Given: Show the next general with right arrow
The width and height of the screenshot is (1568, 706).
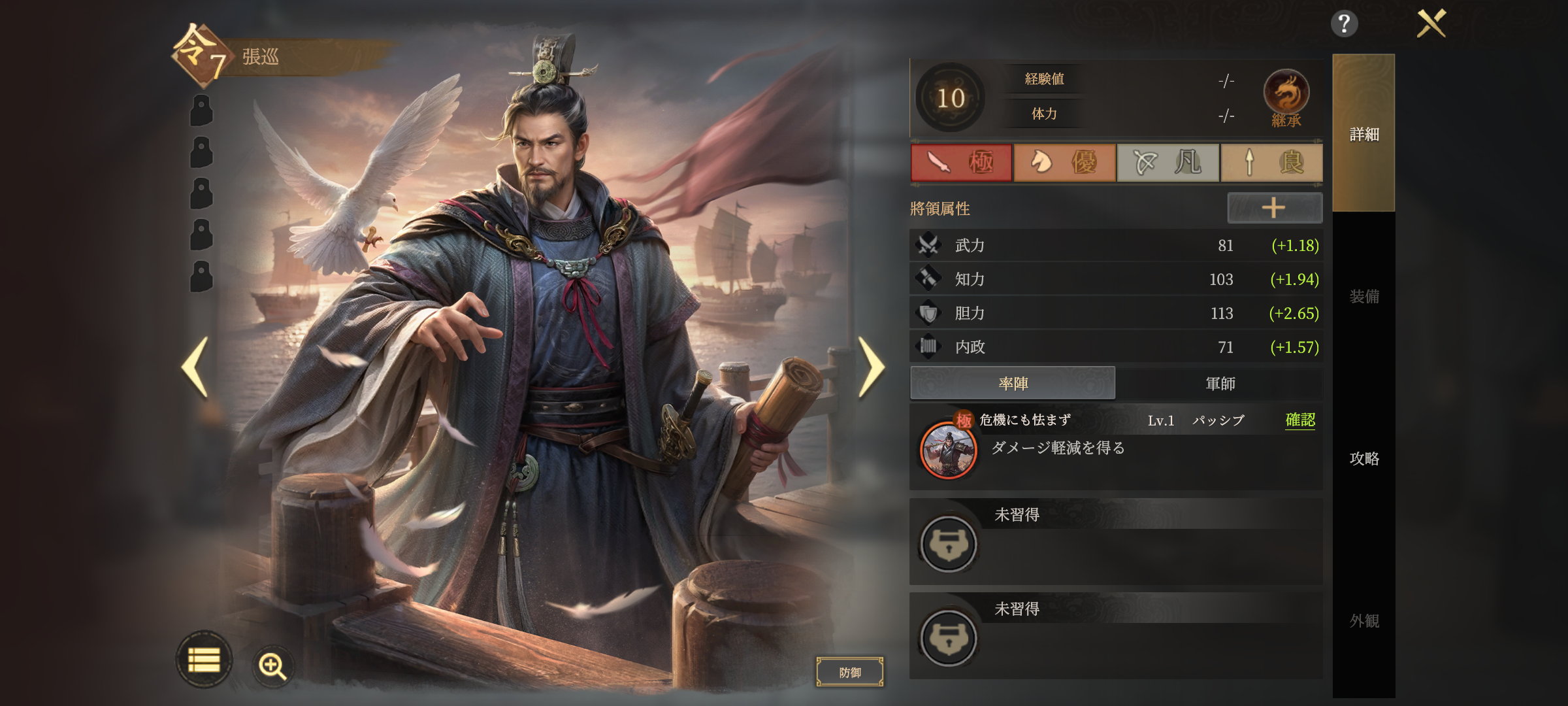Looking at the screenshot, I should pyautogui.click(x=871, y=367).
